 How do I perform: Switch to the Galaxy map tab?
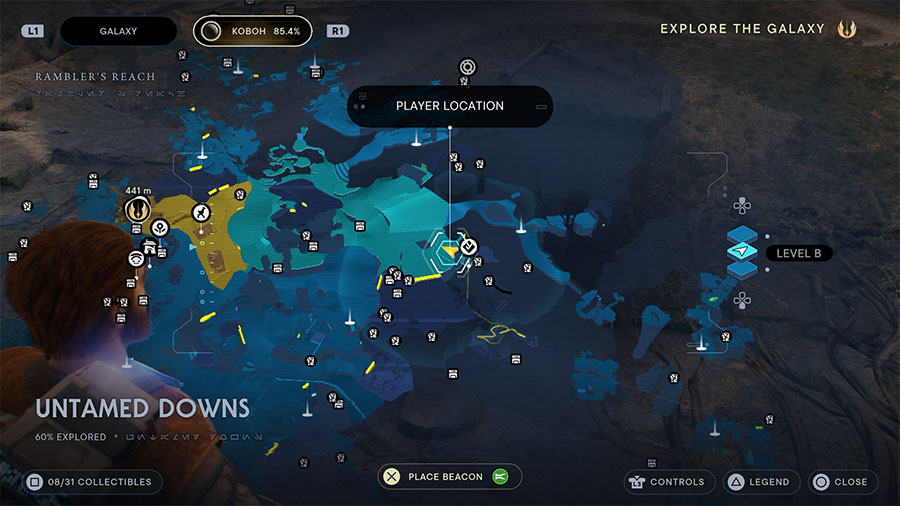118,31
